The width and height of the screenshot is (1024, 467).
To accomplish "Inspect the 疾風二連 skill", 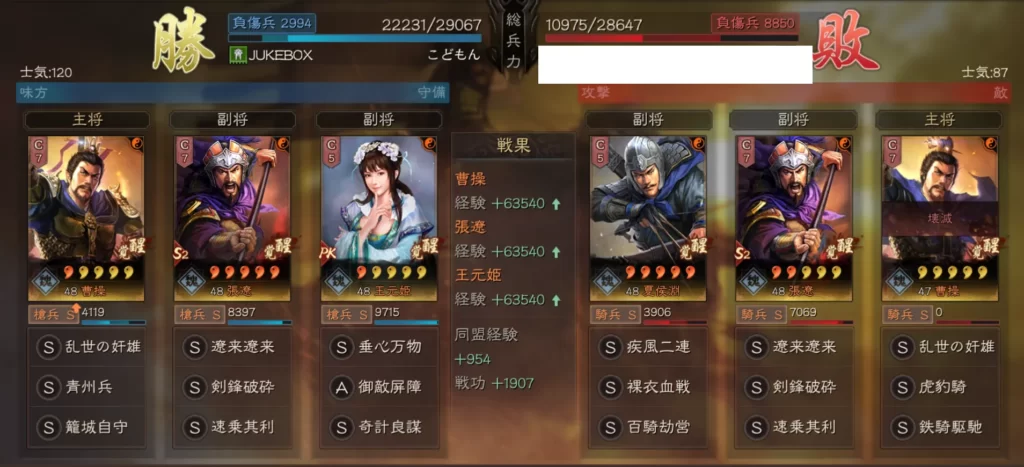I will 645,346.
